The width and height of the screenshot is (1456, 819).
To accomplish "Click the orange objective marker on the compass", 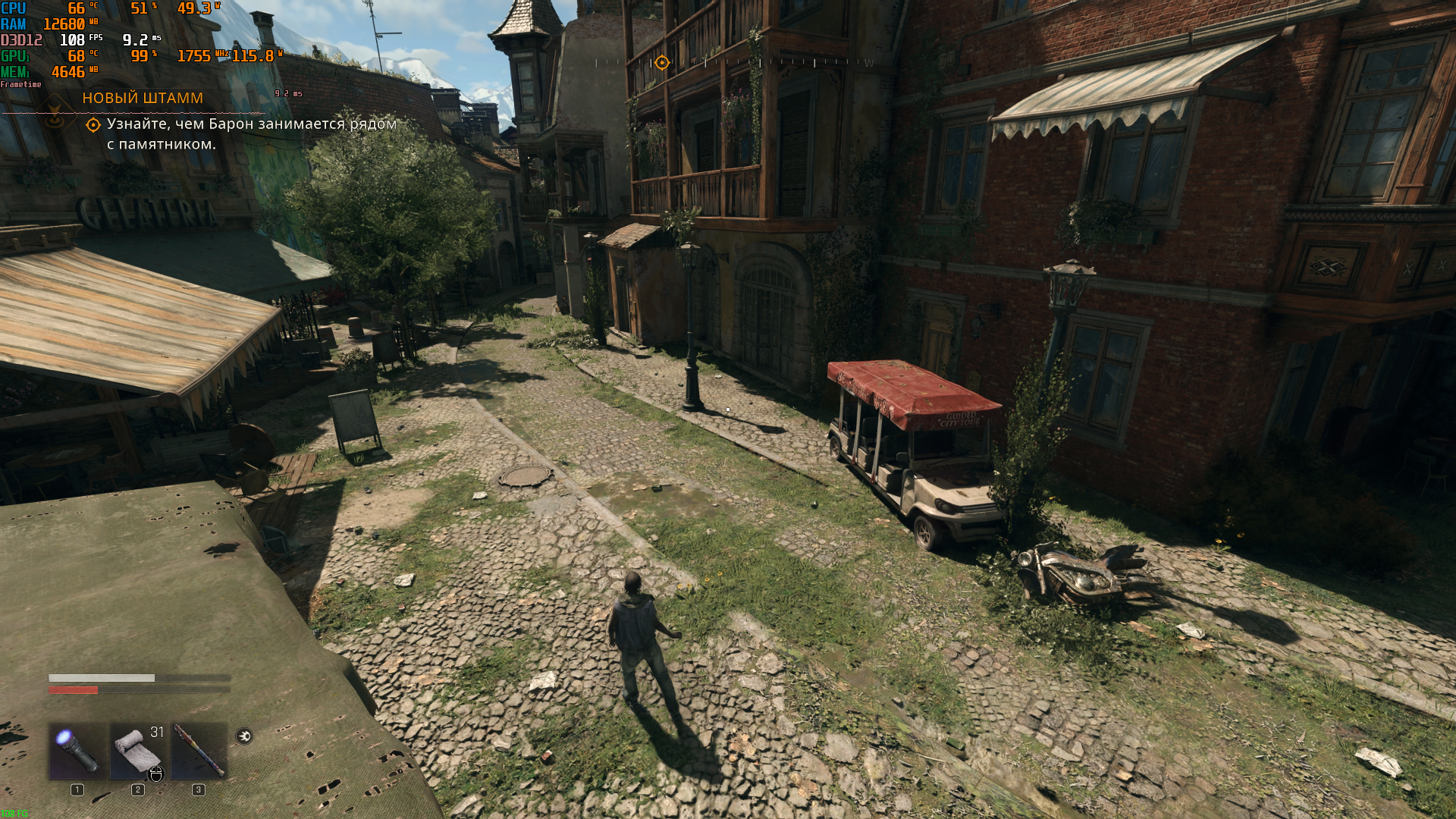I will [662, 63].
